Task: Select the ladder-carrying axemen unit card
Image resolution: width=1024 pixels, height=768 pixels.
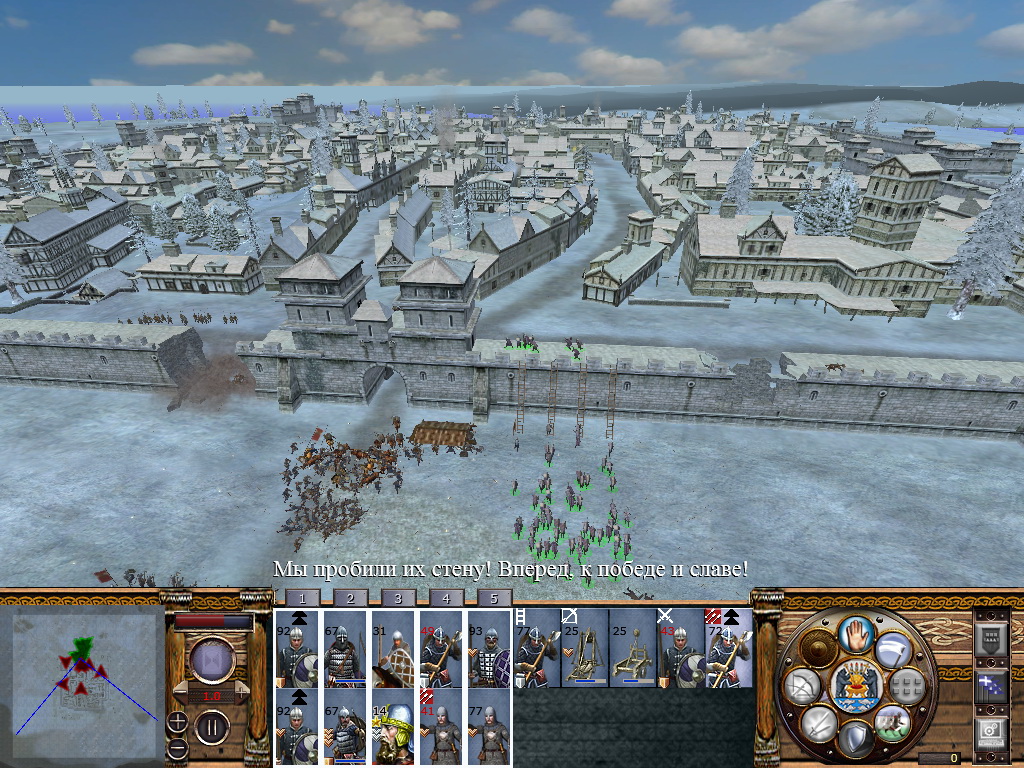Action: coord(536,648)
